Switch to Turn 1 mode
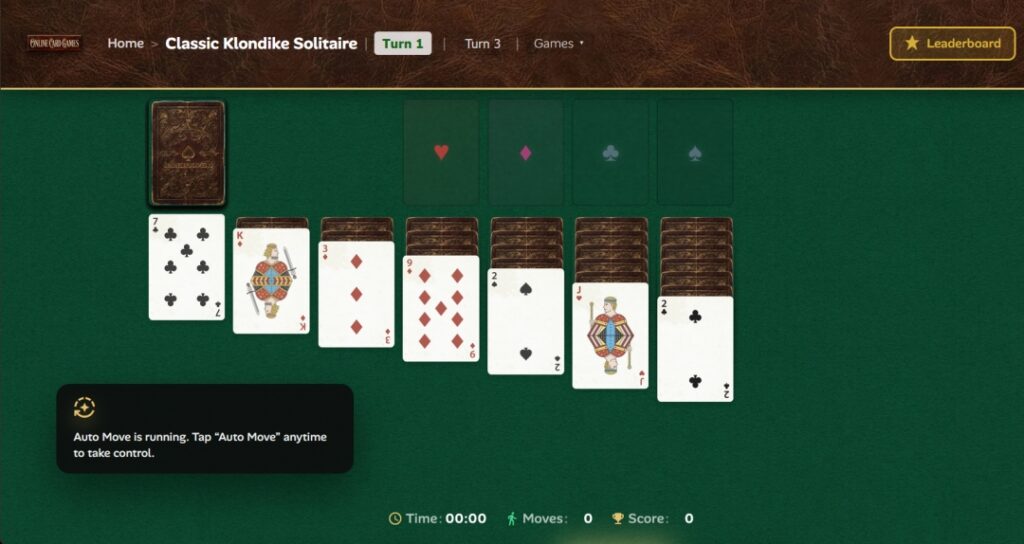 (x=402, y=44)
